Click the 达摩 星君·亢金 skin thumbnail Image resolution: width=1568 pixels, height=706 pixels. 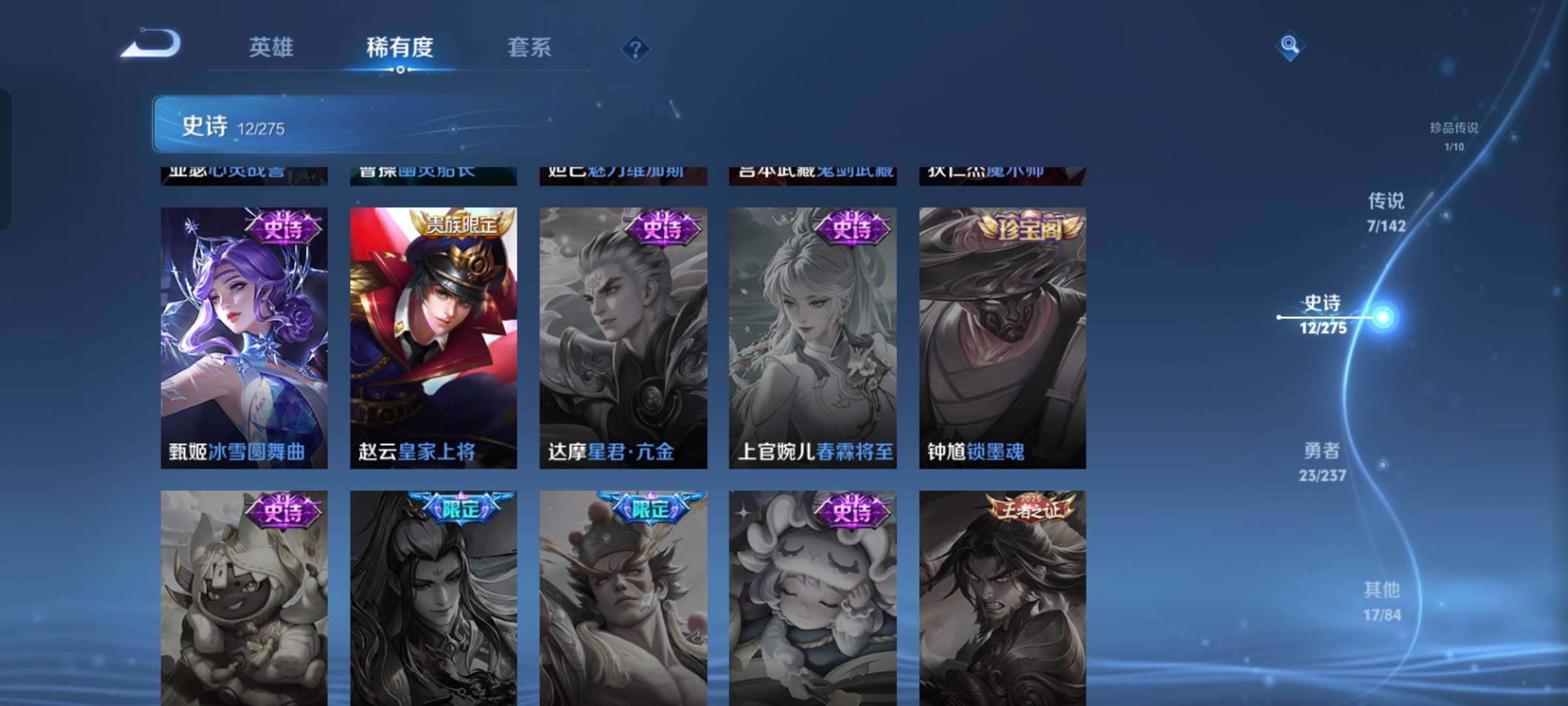[623, 337]
